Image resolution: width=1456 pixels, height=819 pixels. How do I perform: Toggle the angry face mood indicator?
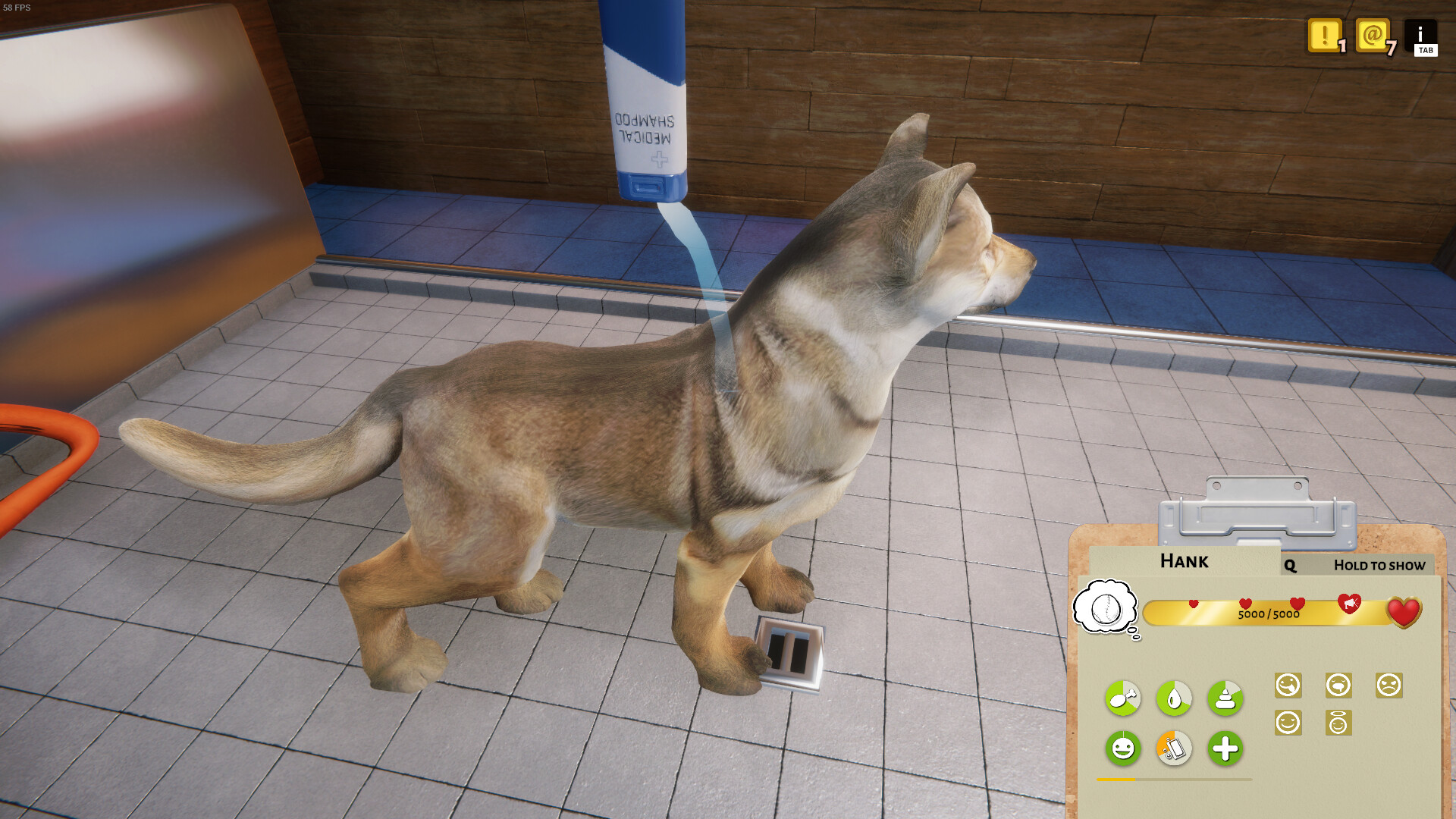pos(1389,684)
